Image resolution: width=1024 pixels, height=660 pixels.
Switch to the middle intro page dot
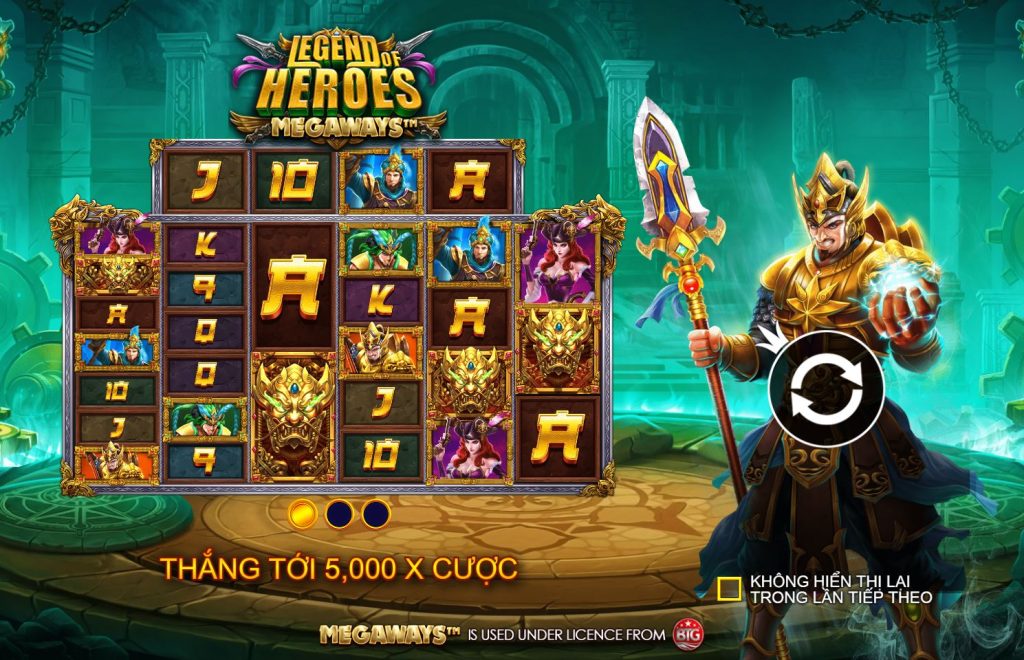tap(339, 514)
